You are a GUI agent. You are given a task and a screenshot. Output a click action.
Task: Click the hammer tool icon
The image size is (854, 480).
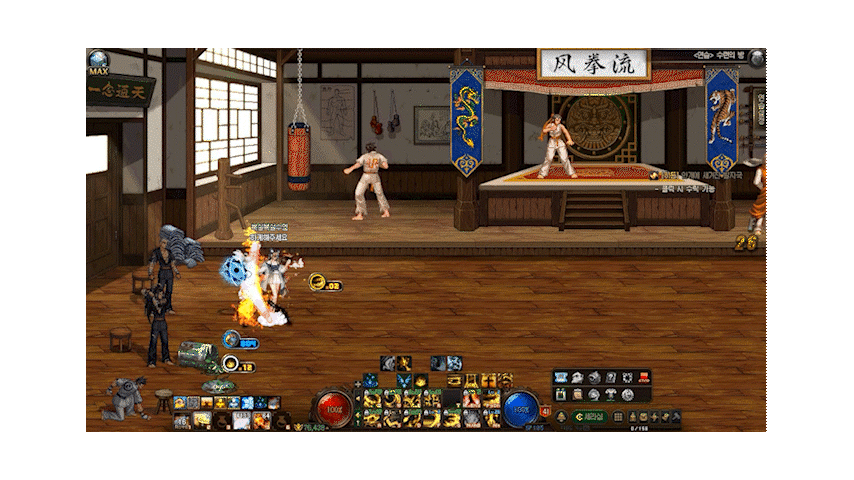click(x=676, y=417)
